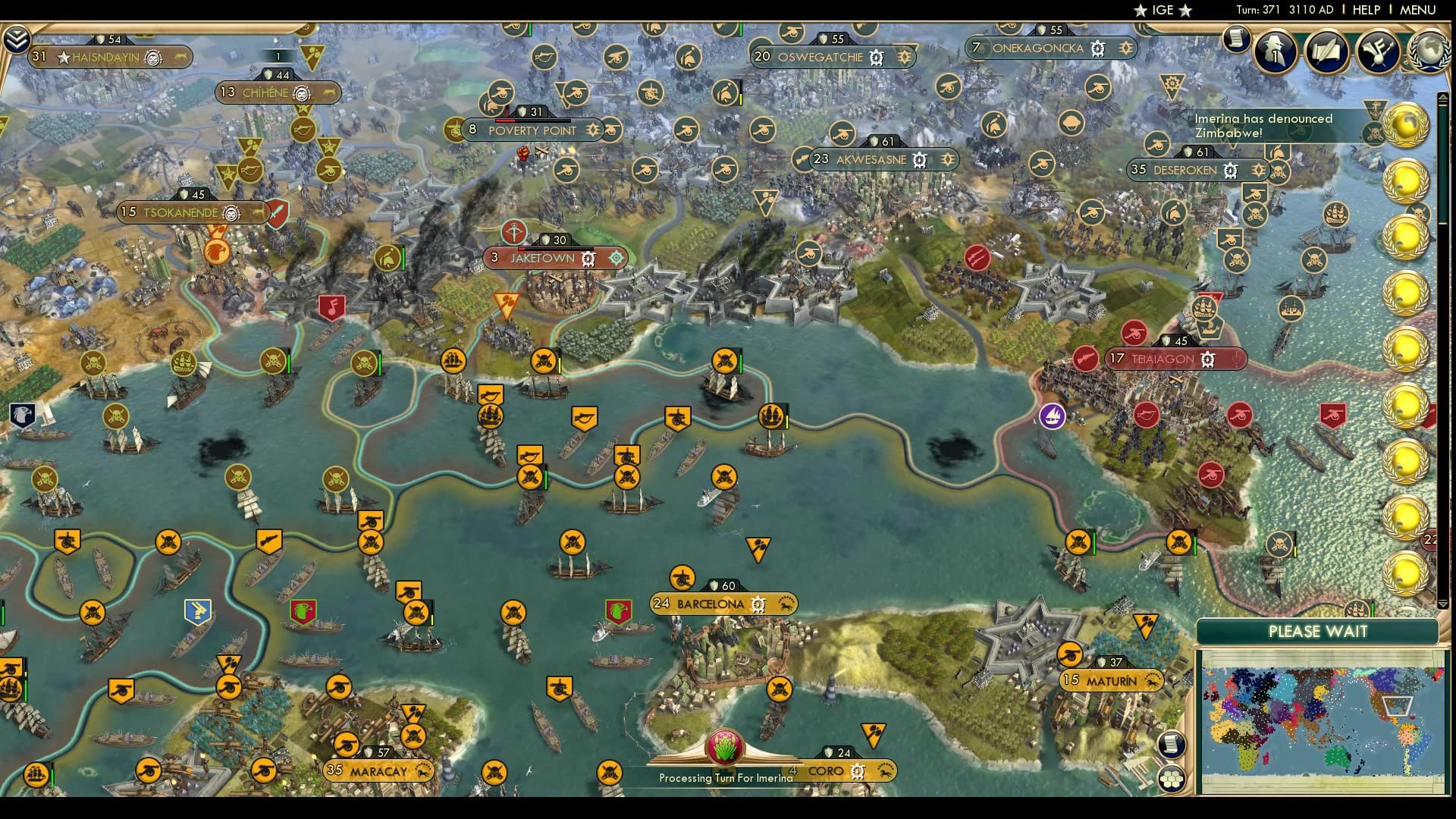Open the MENU at top right
Image resolution: width=1456 pixels, height=819 pixels.
(x=1417, y=10)
